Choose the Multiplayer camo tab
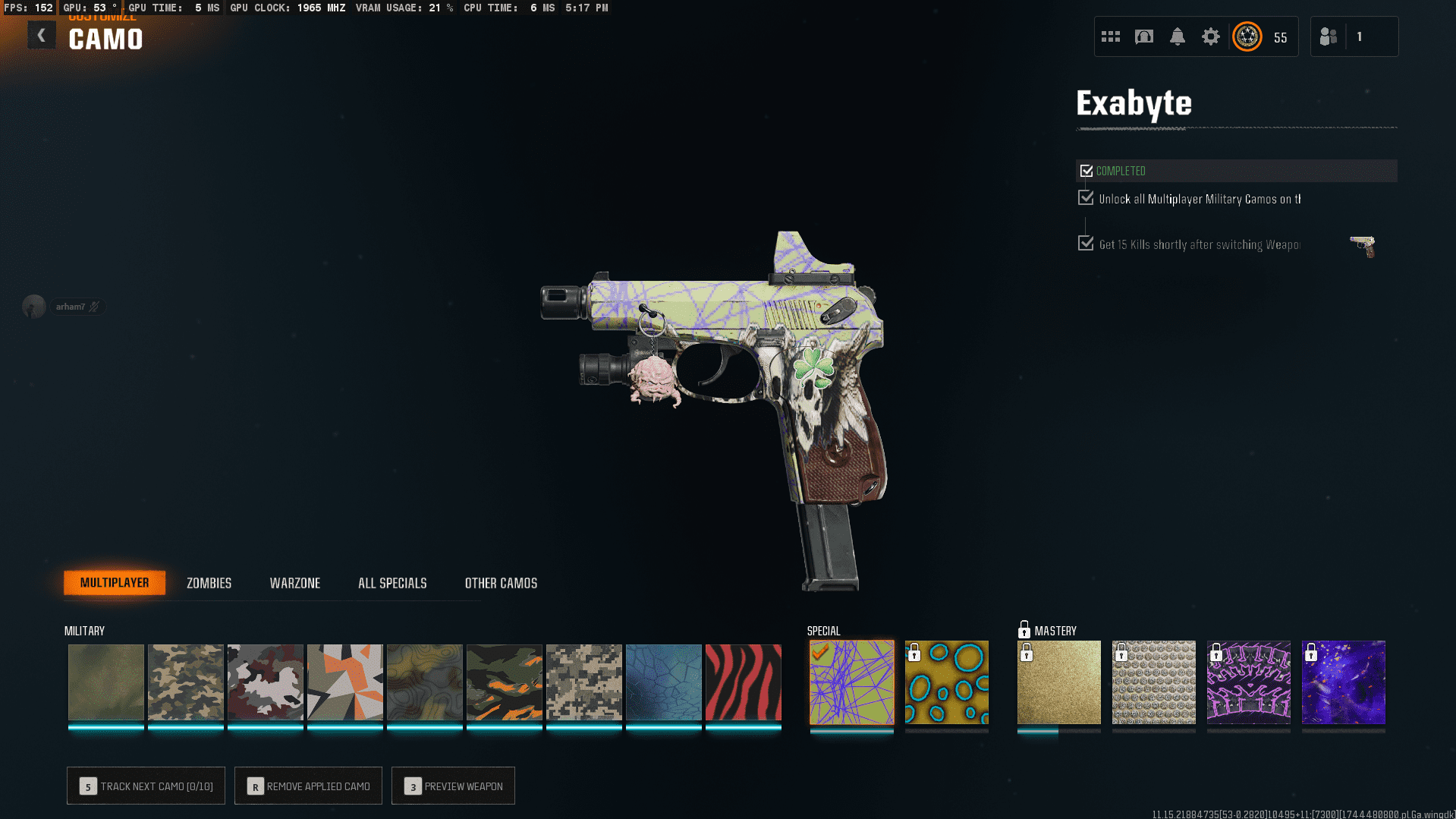The height and width of the screenshot is (819, 1456). 115,582
